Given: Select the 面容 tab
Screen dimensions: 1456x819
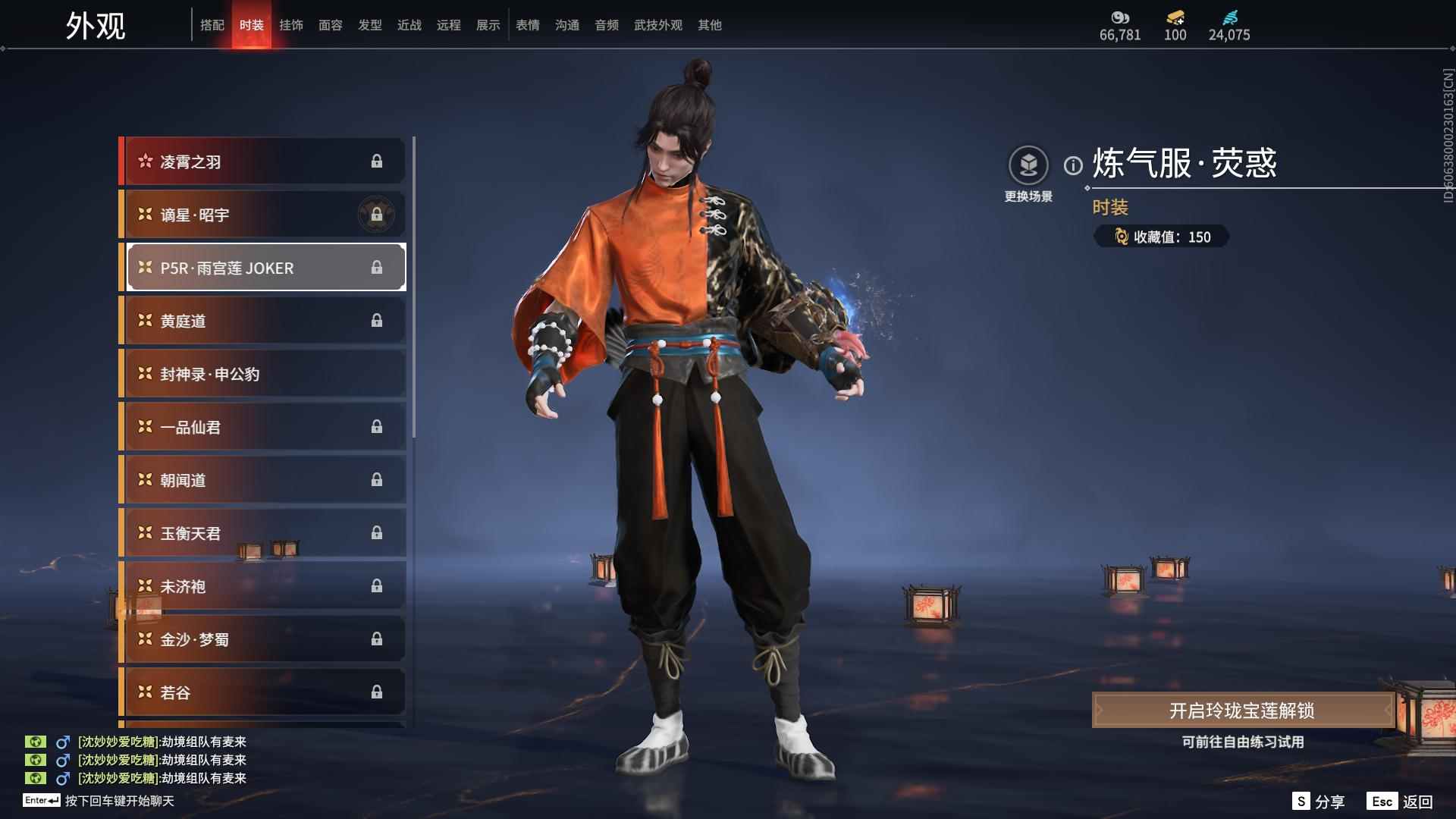Looking at the screenshot, I should (331, 25).
